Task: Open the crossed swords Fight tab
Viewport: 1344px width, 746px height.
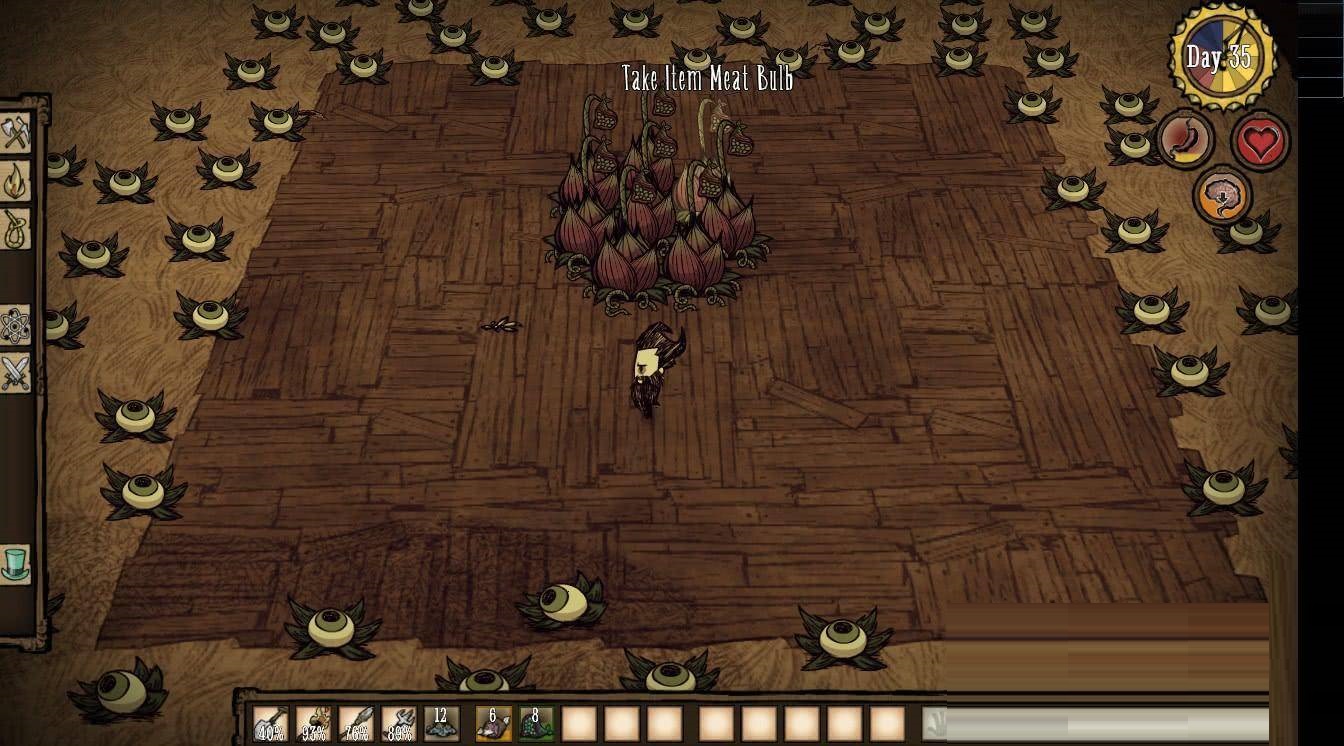Action: pos(16,373)
